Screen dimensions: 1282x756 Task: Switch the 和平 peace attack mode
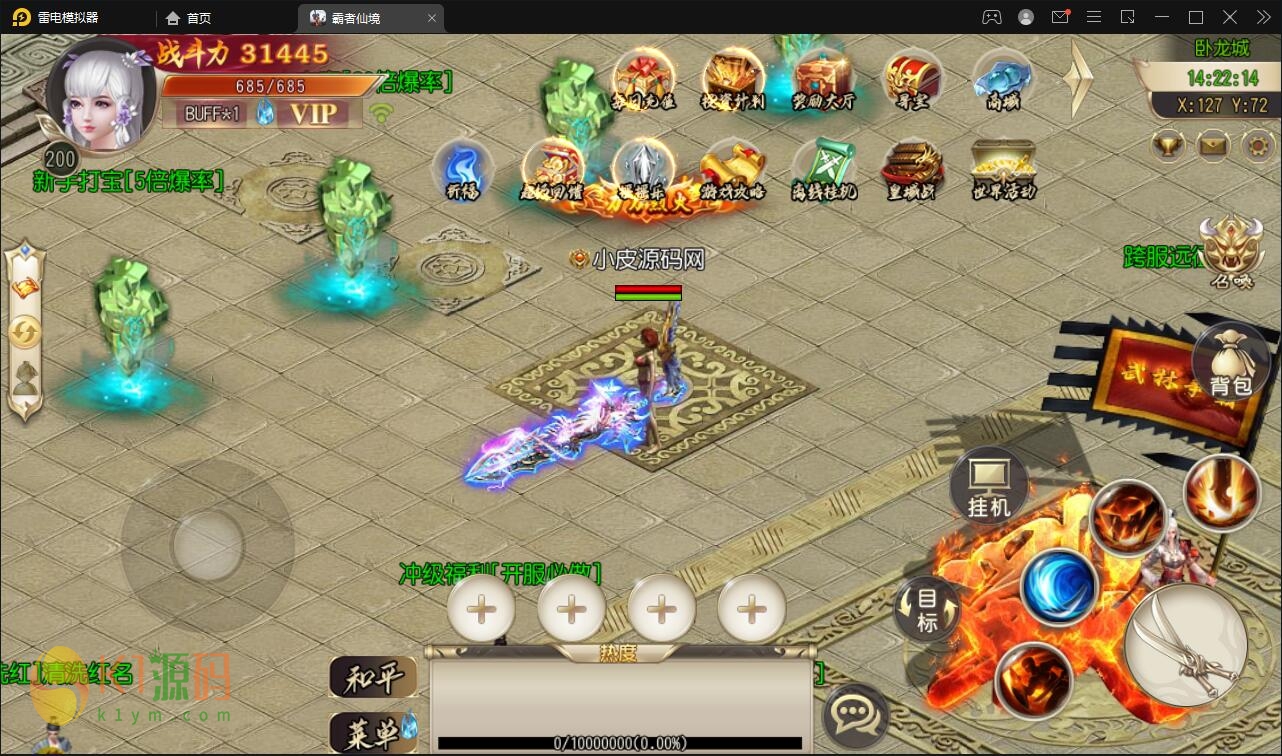[372, 678]
